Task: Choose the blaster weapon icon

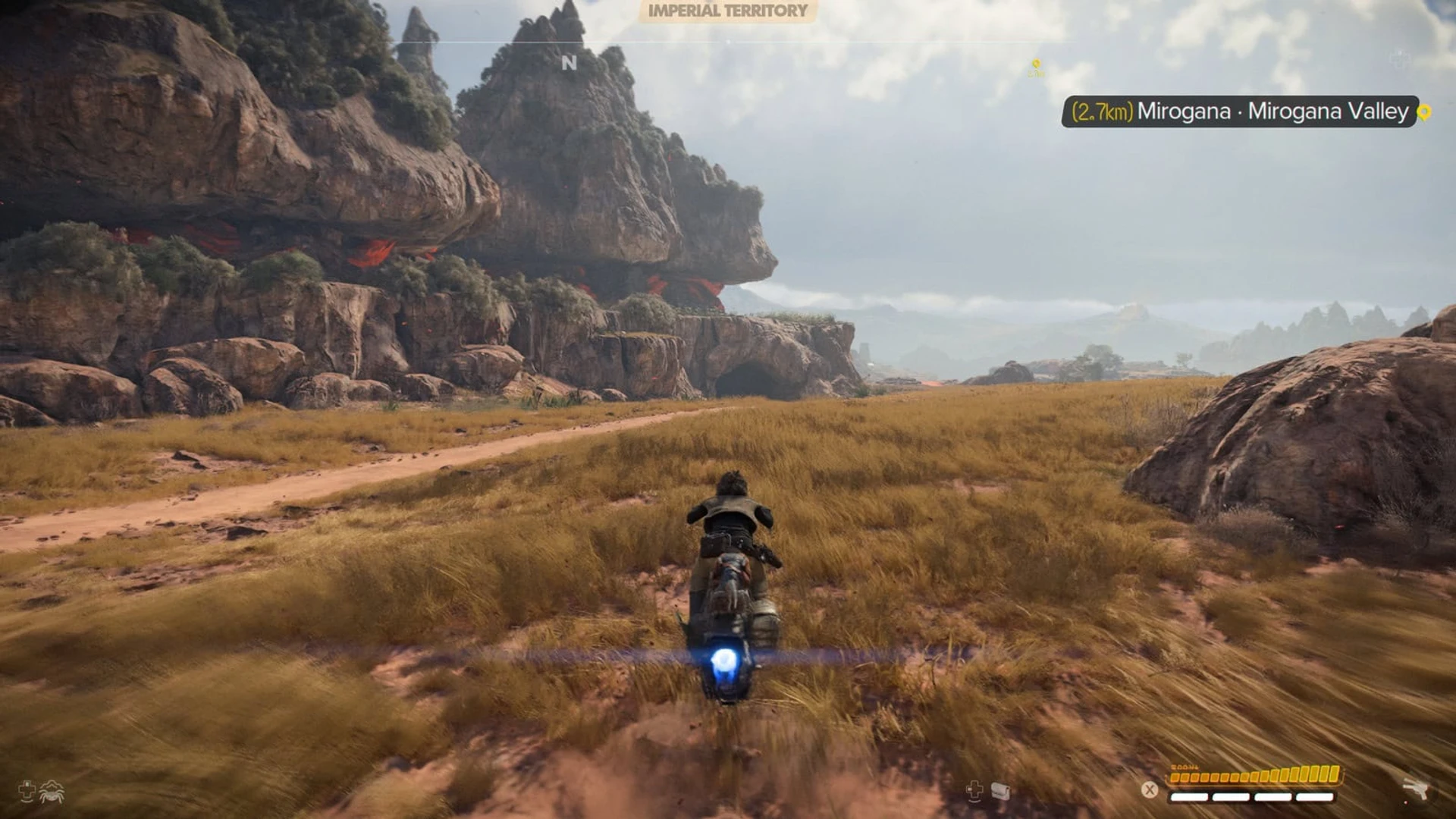Action: click(1415, 789)
